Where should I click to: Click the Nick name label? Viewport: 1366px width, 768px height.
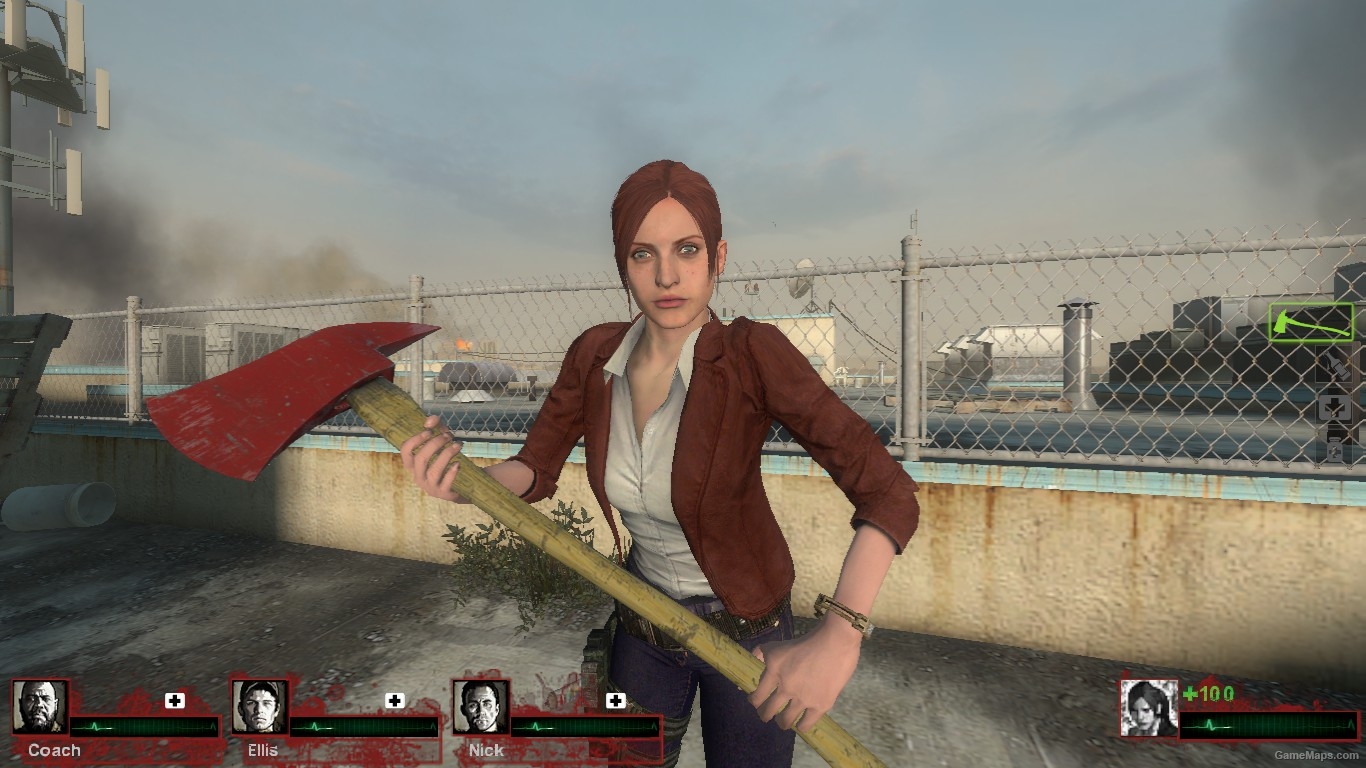[x=486, y=751]
